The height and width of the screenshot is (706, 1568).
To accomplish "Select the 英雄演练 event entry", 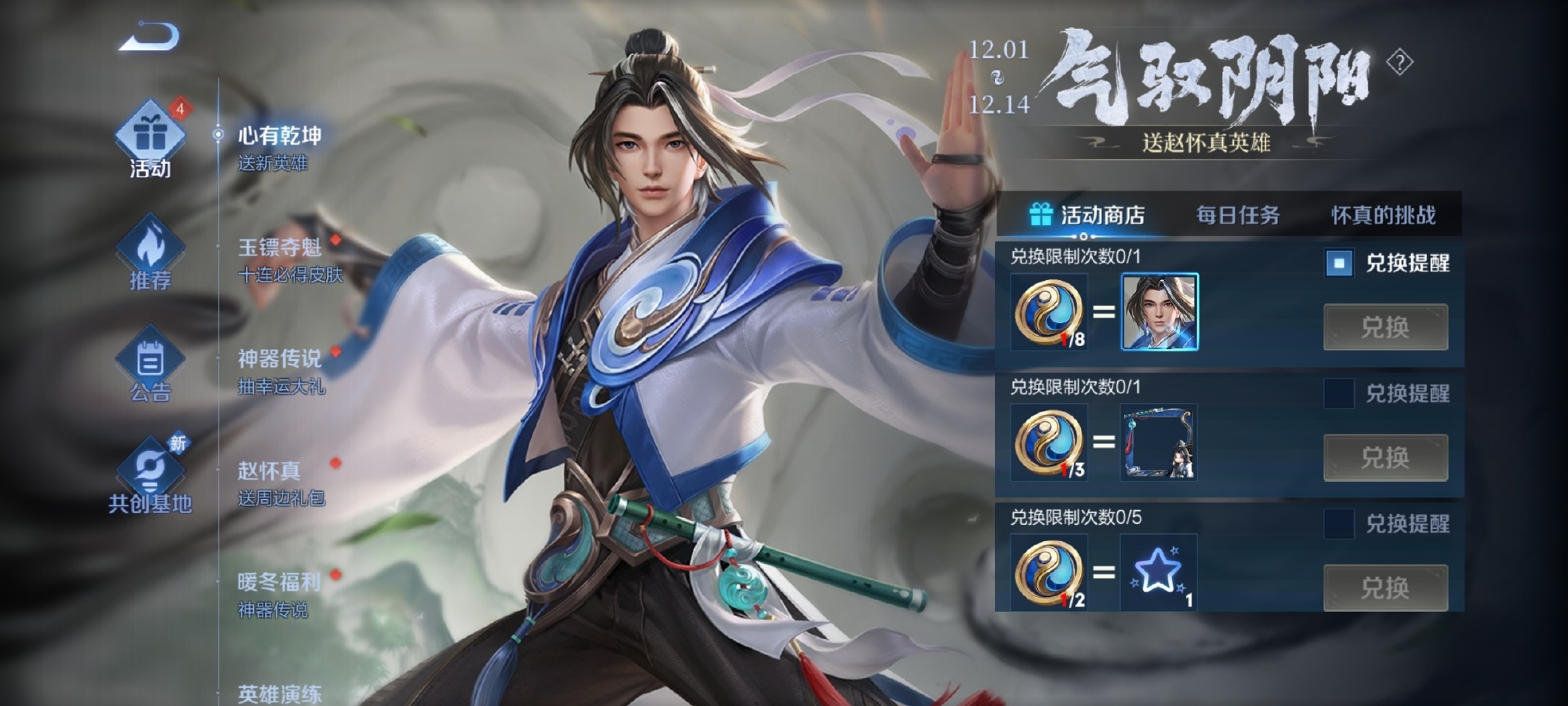I will point(279,693).
